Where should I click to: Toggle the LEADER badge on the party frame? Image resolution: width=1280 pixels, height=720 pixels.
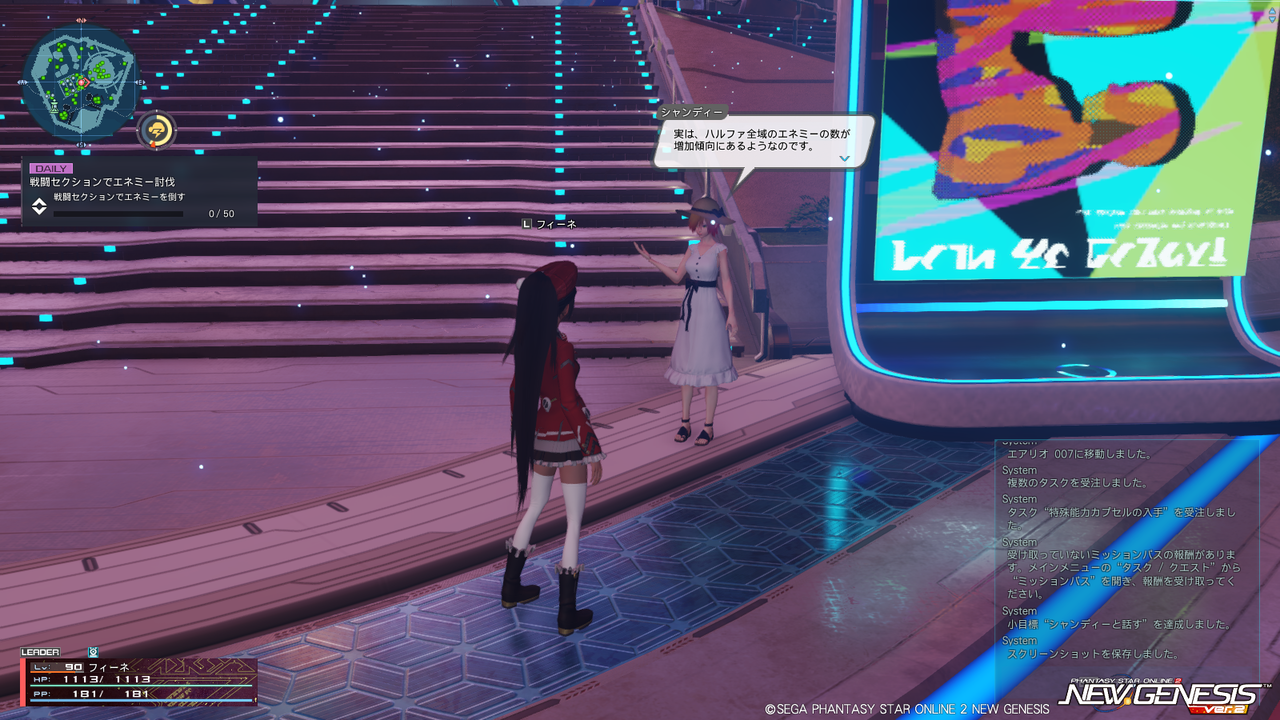(40, 652)
